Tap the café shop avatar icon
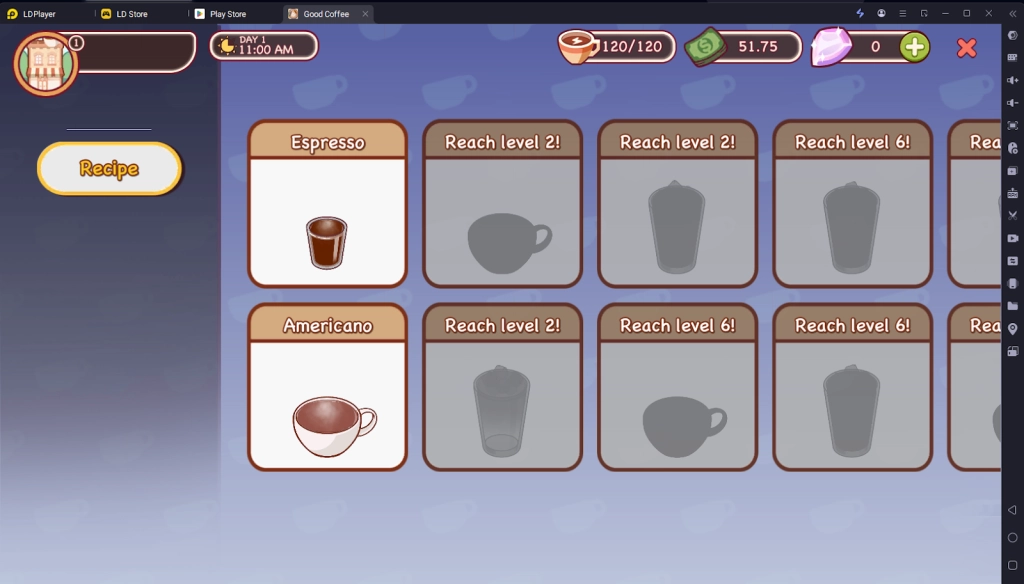The width and height of the screenshot is (1024, 584). 45,63
